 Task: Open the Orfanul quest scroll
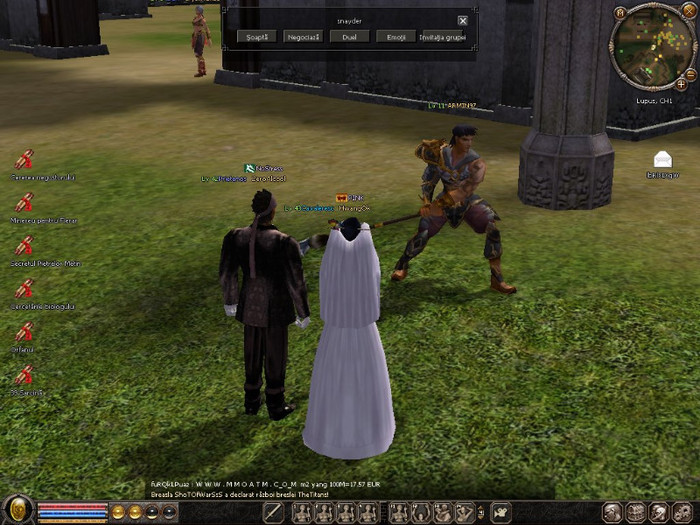click(24, 333)
